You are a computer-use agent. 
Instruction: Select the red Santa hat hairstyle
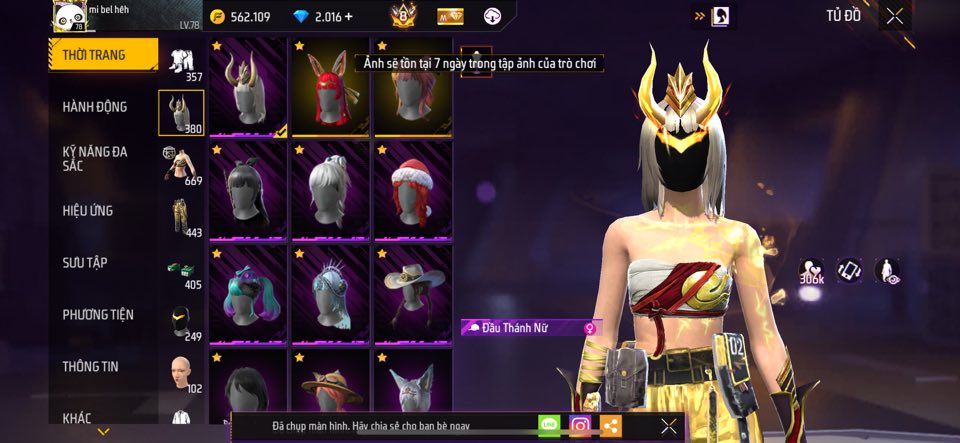pos(413,189)
